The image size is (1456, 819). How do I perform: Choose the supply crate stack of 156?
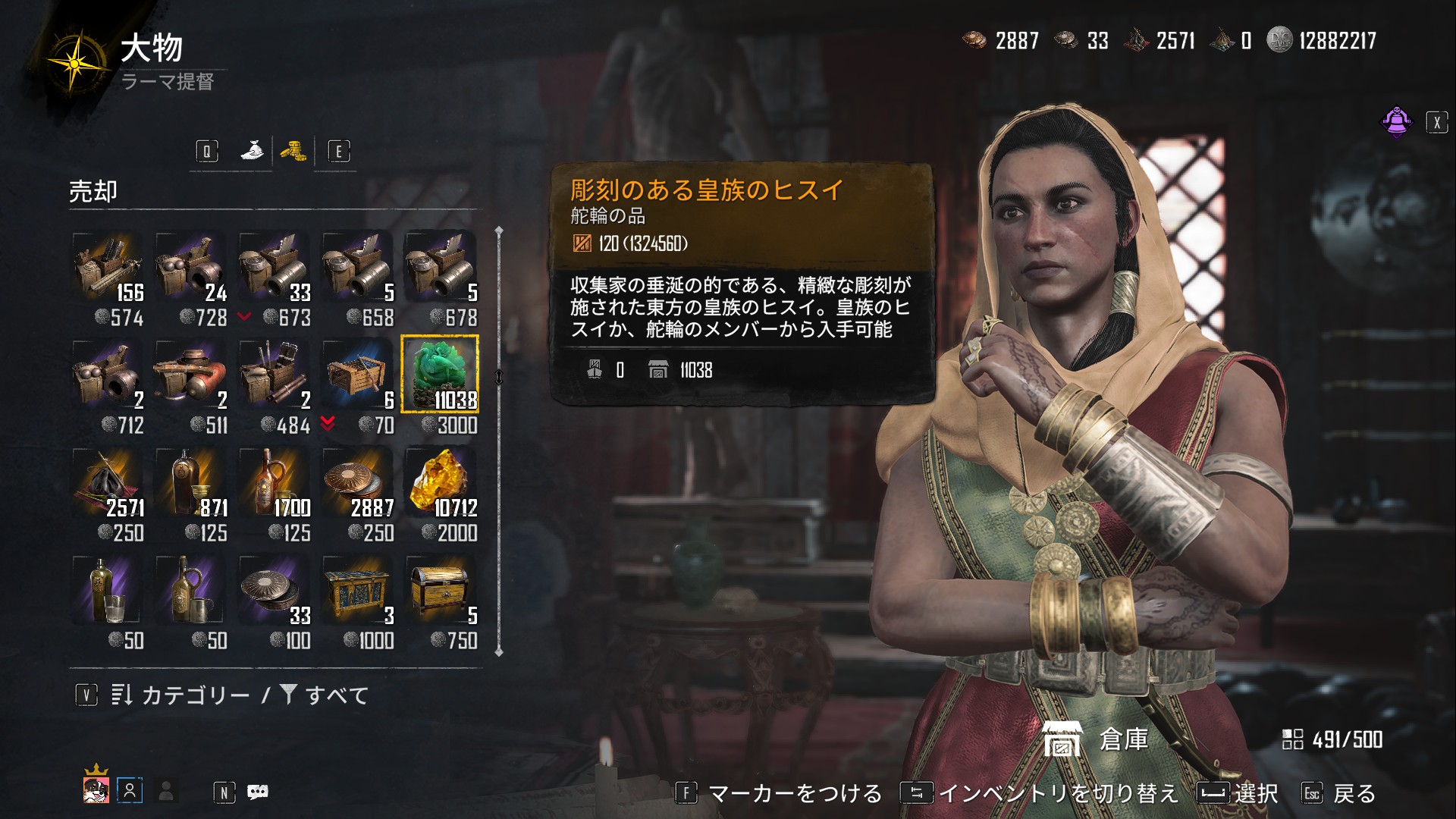(106, 267)
